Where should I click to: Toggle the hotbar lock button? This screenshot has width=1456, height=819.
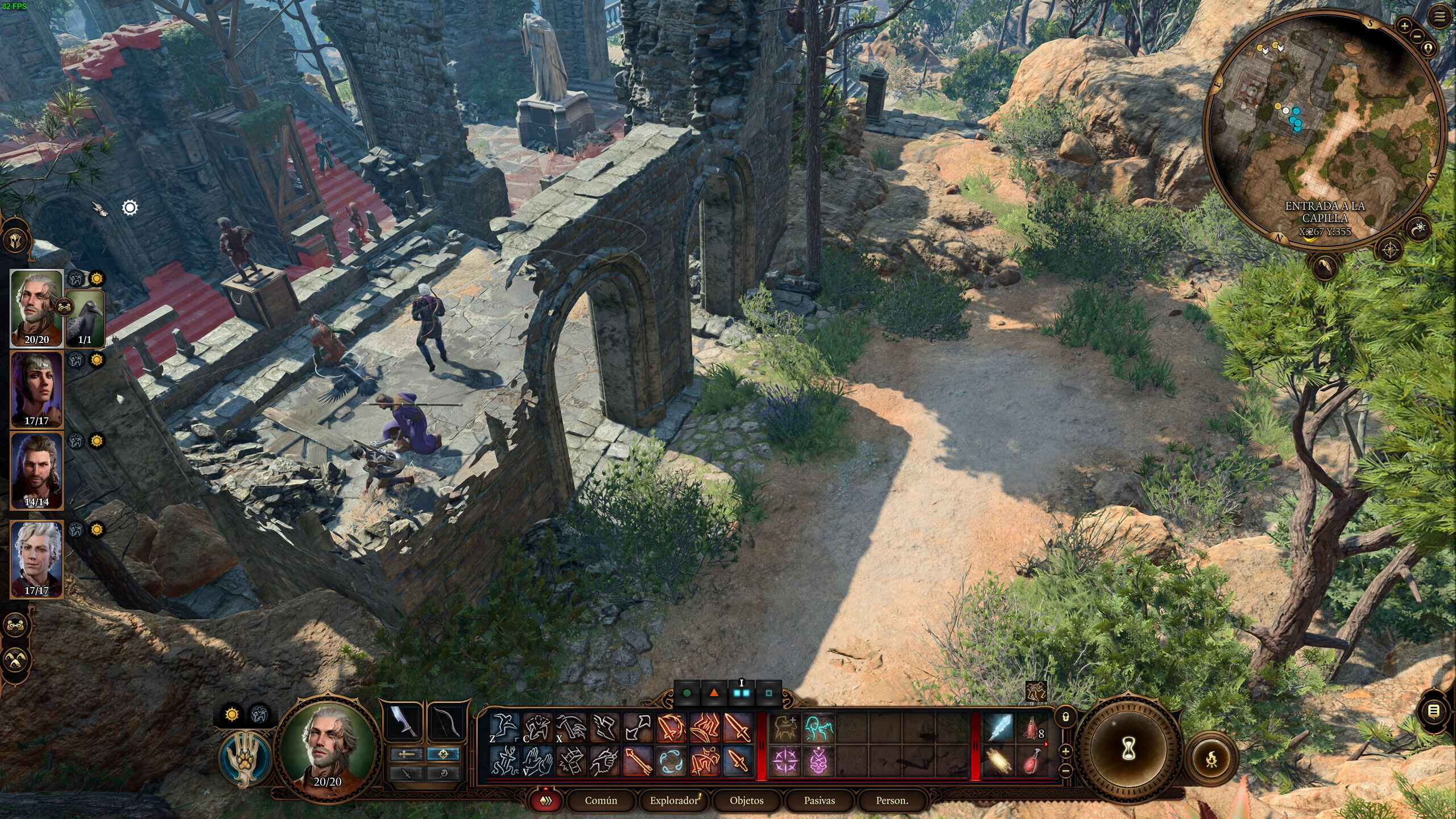[x=1066, y=717]
